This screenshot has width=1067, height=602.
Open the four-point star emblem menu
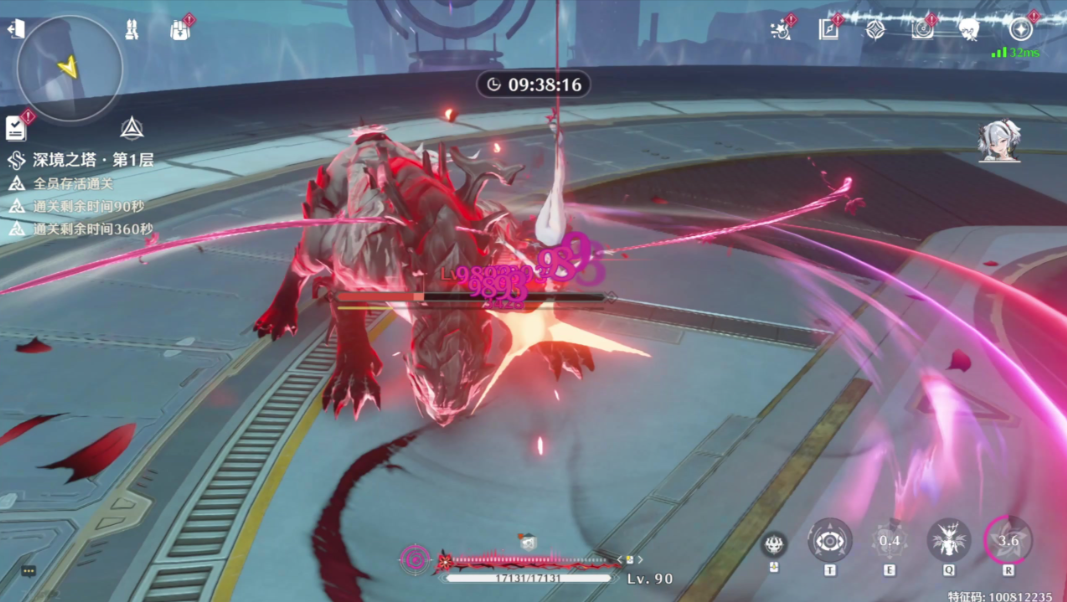point(875,29)
